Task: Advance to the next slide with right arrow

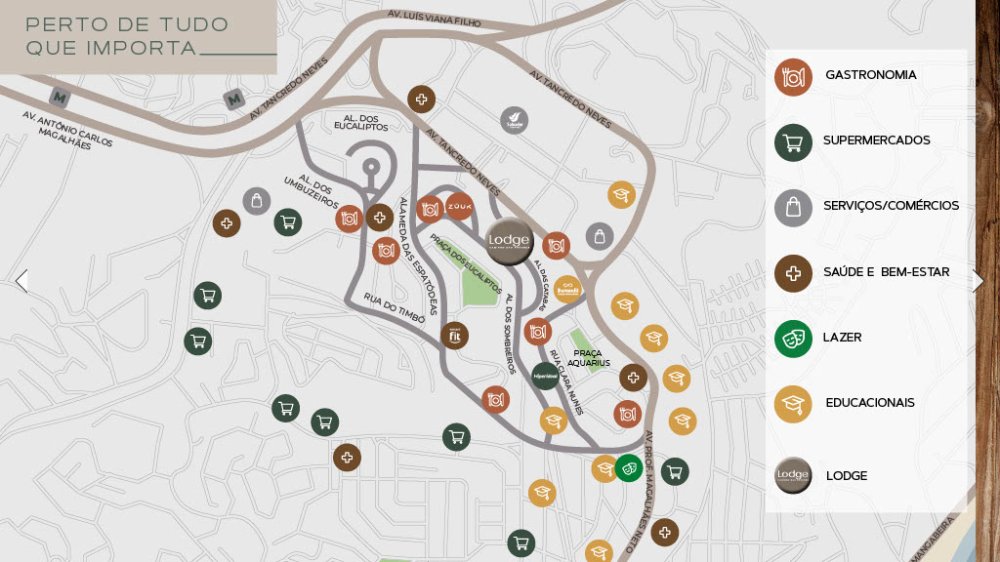Action: (x=978, y=281)
